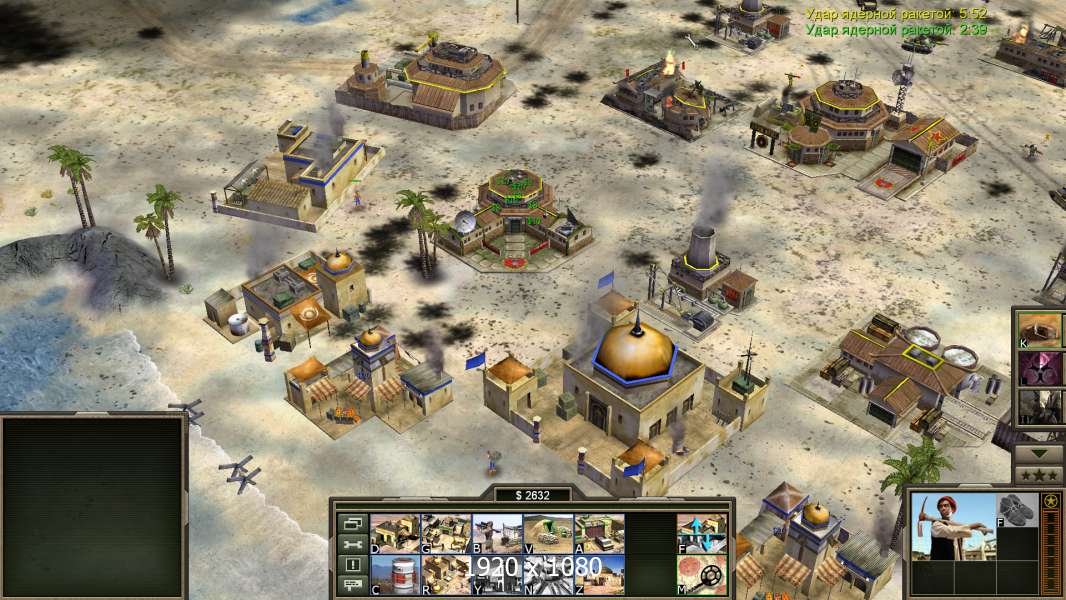The width and height of the screenshot is (1066, 600).
Task: Open the three-star generals powers button
Action: 1039,475
